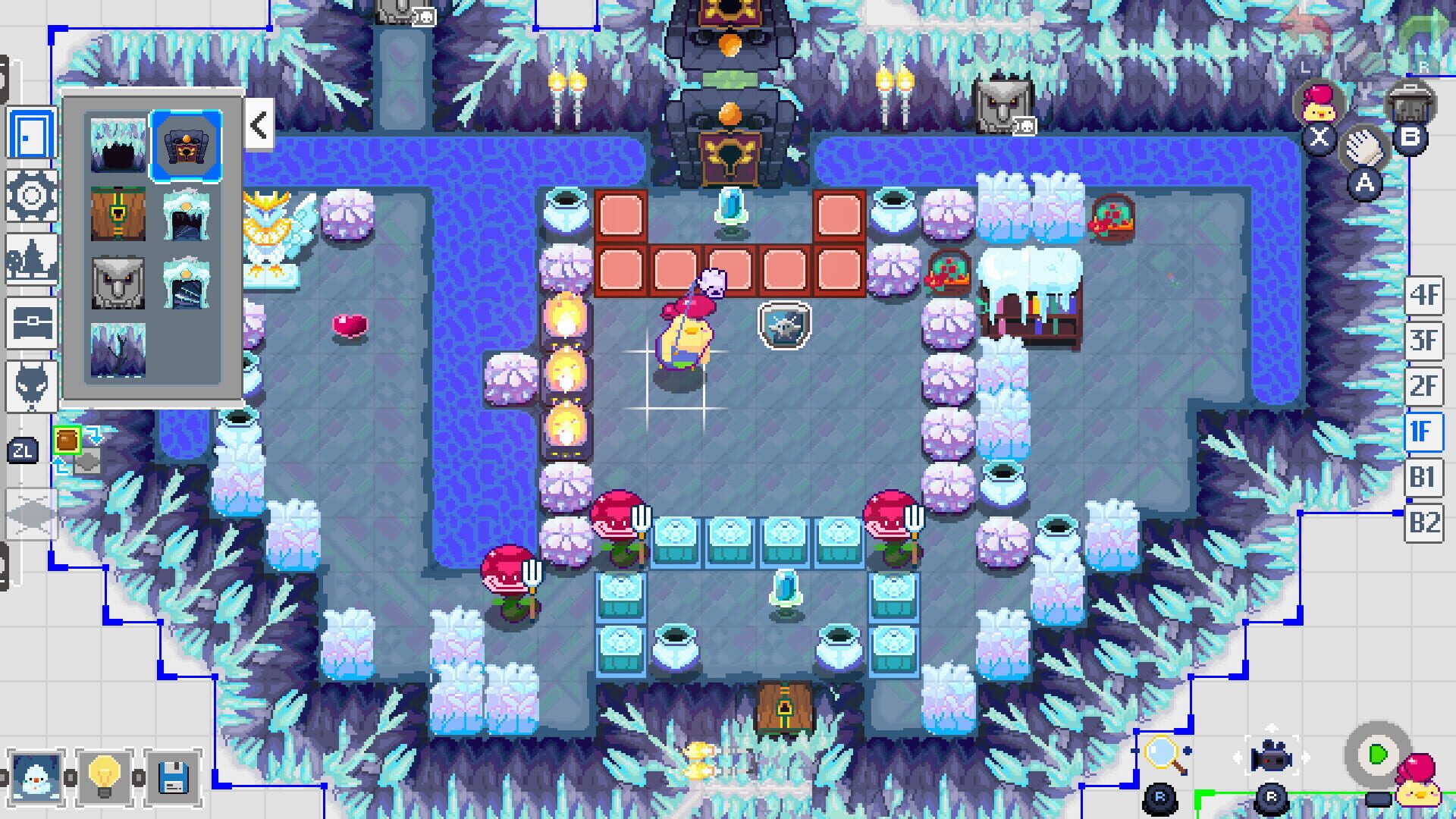This screenshot has width=1456, height=819.
Task: Select the owl statue tile in the panel
Action: click(x=118, y=282)
